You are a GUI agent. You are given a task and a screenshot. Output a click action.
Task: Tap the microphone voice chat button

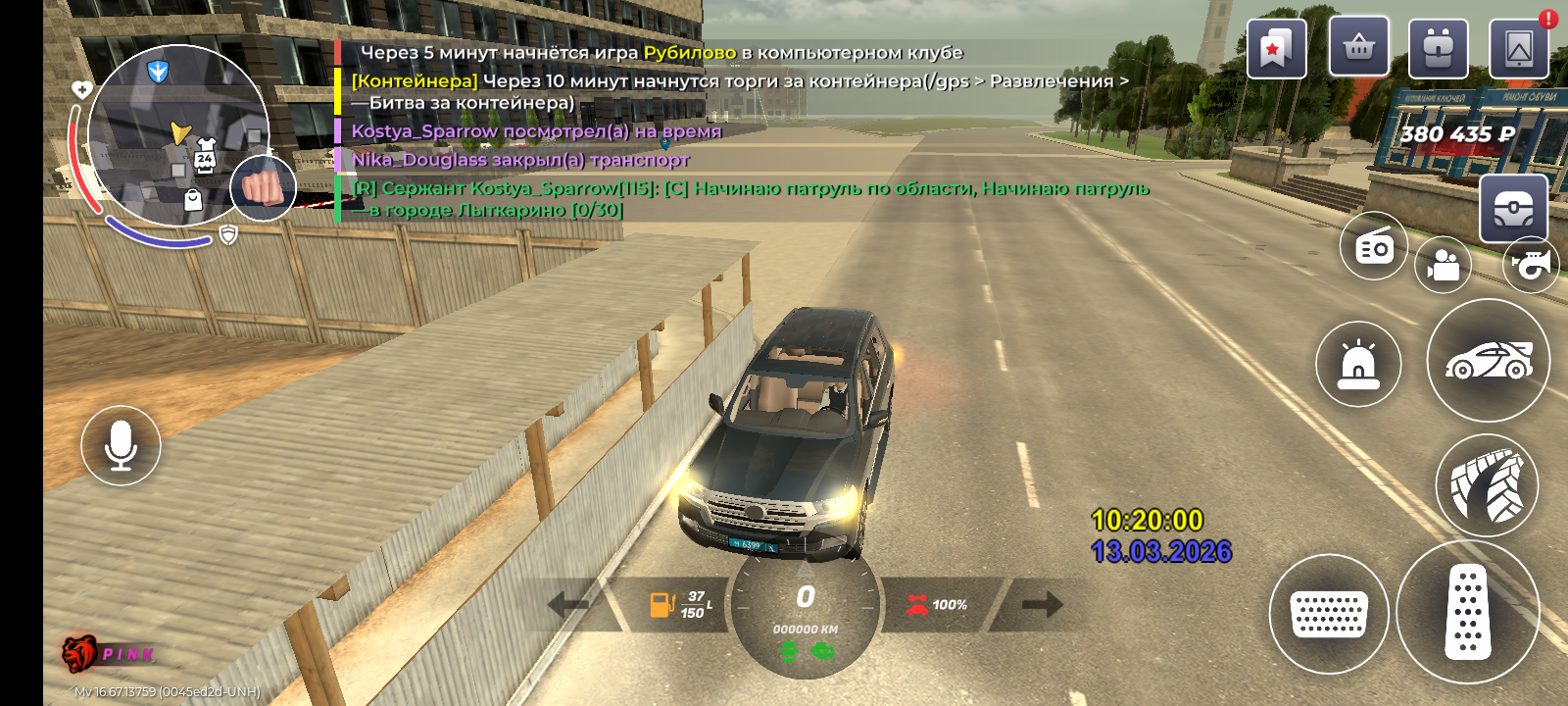click(121, 445)
